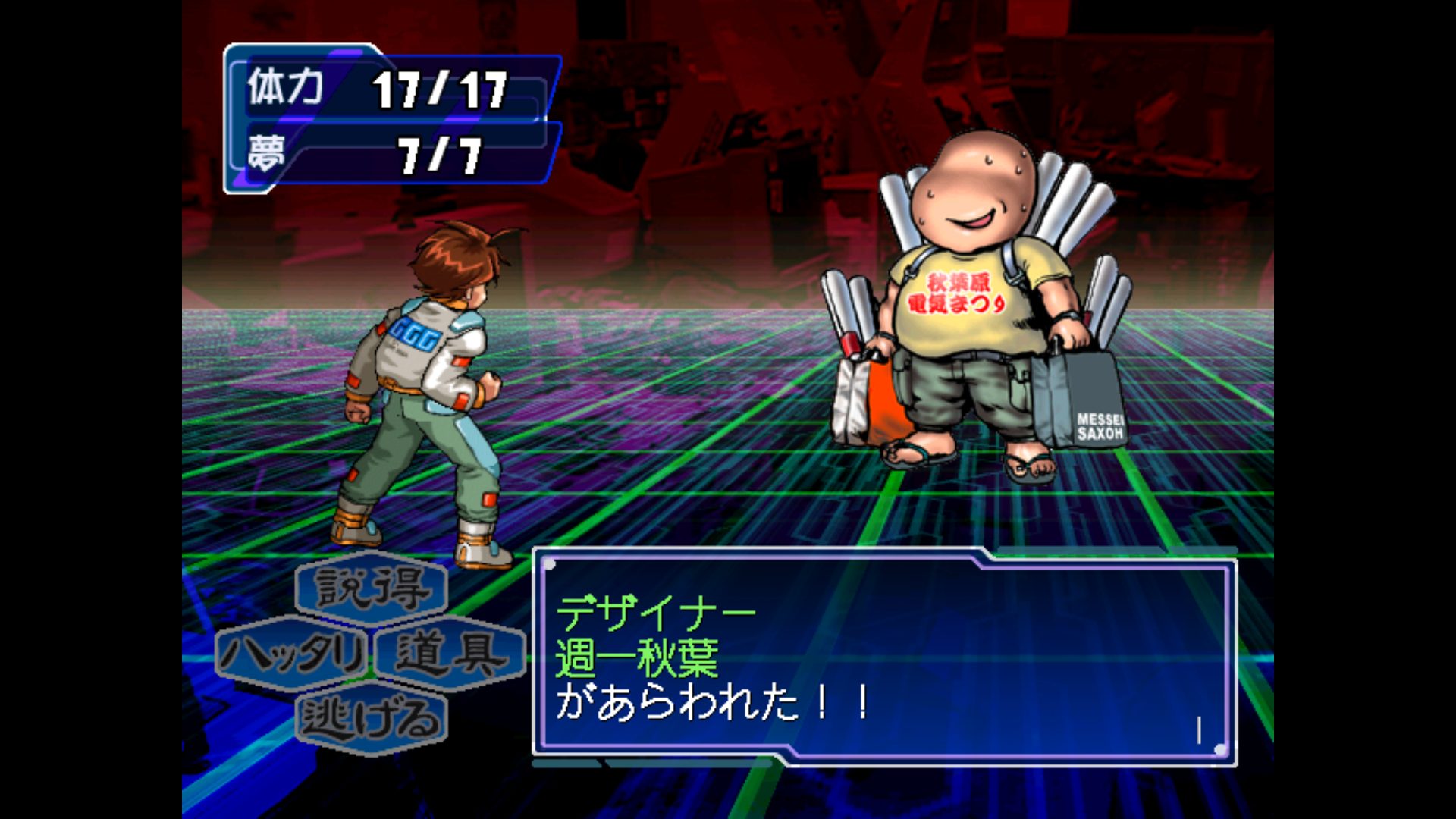
Task: Open the 道具 (Items) command
Action: pyautogui.click(x=450, y=653)
